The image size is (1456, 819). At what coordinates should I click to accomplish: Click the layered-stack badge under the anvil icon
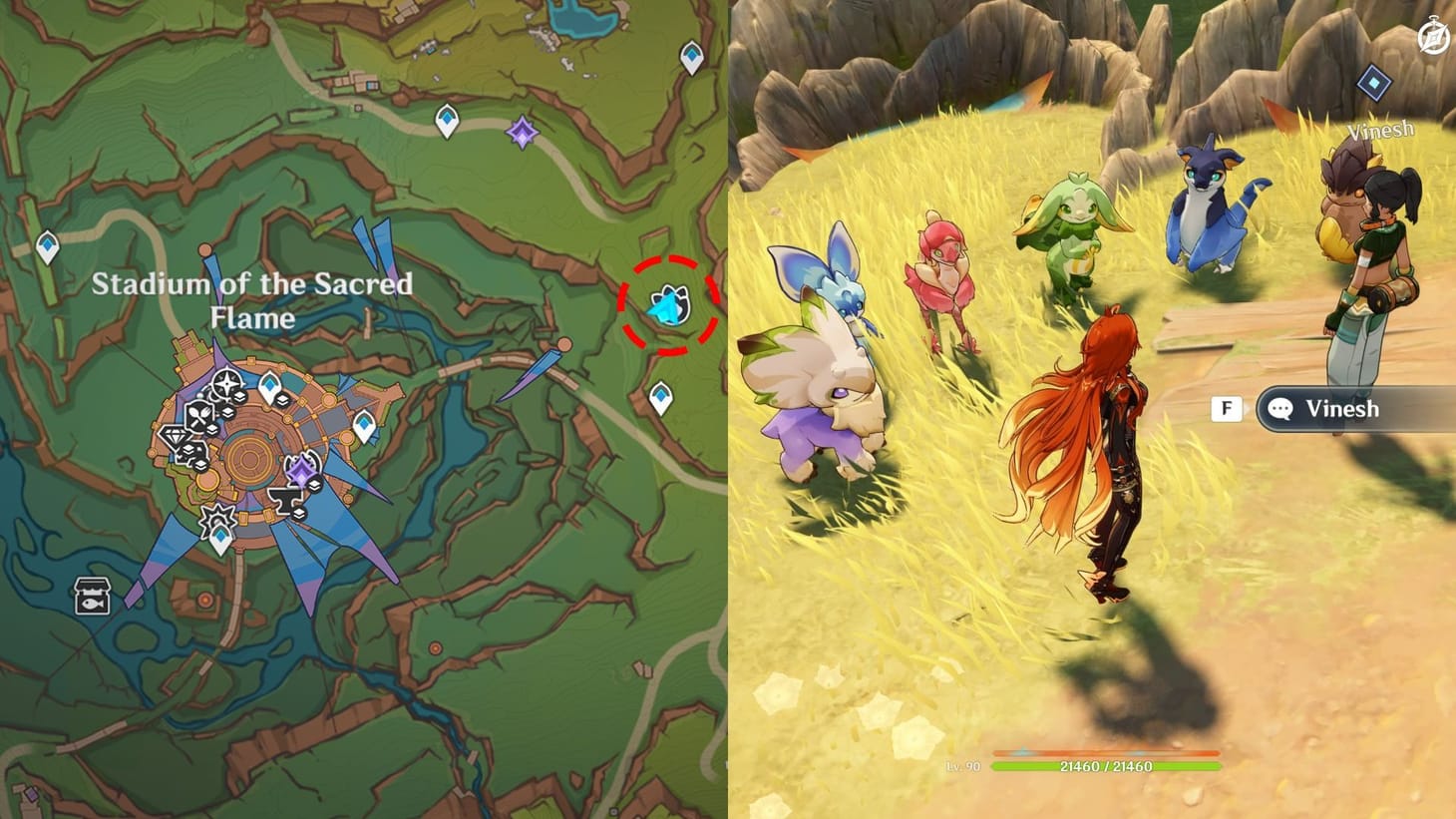[299, 511]
